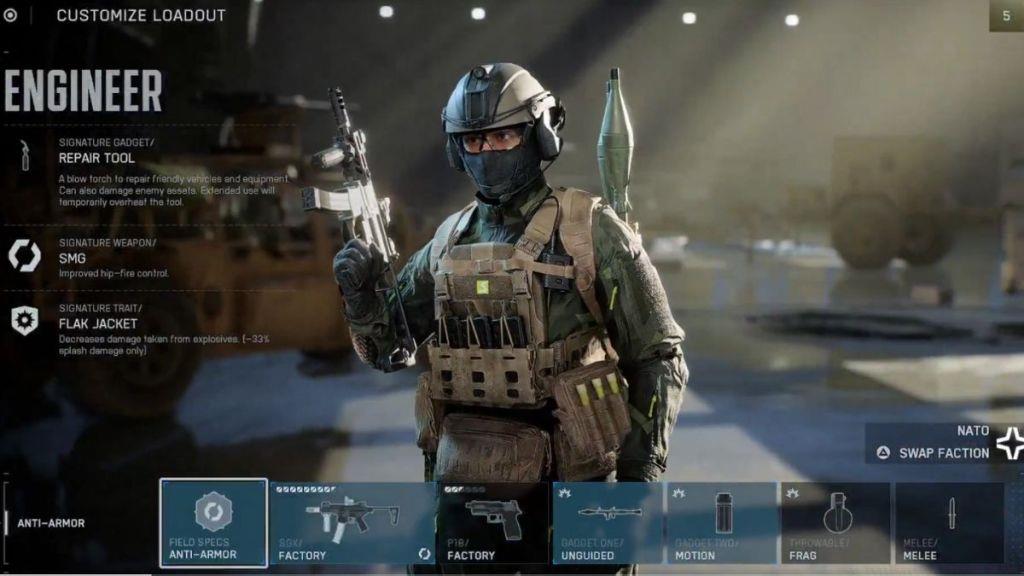Click the circle icon beside Customize Loadout
1024x576 pixels.
point(11,15)
